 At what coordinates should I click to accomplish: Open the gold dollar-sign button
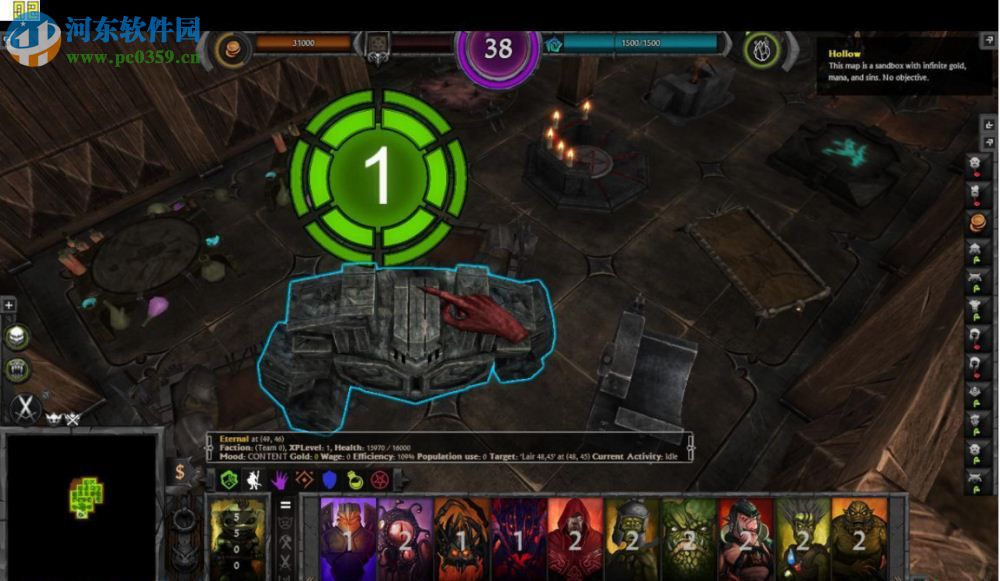click(181, 471)
